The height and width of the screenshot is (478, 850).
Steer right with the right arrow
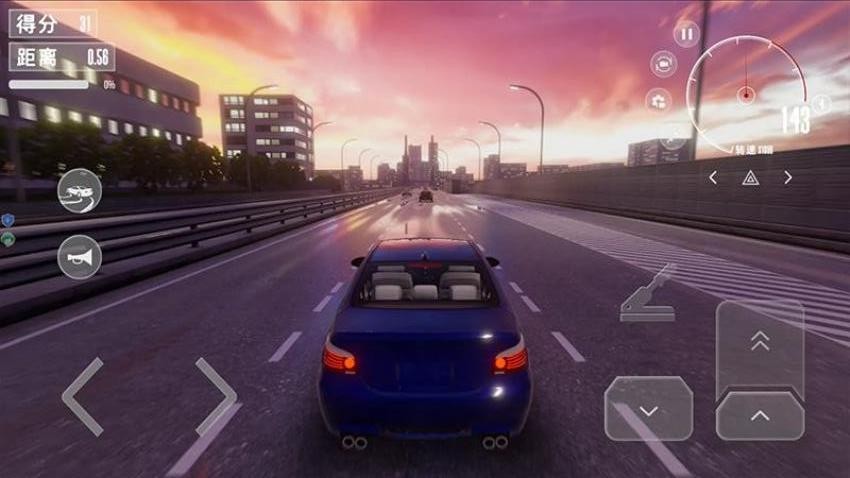[x=216, y=397]
